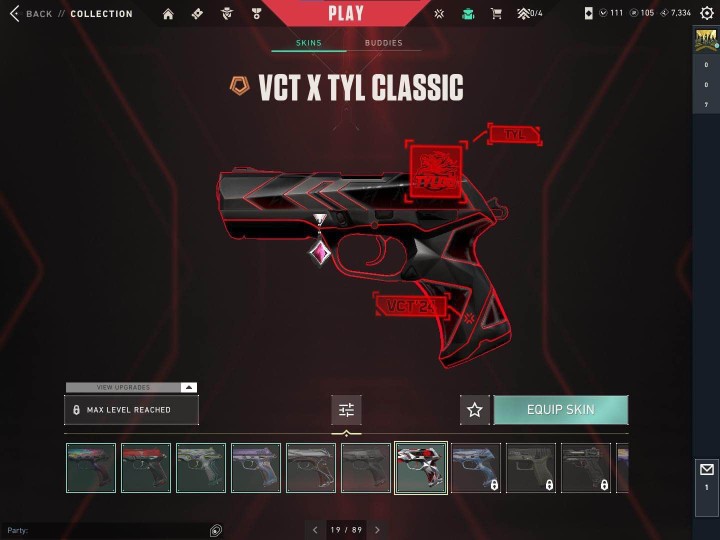The height and width of the screenshot is (540, 720).
Task: Favorite this skin with the star button
Action: [x=475, y=410]
